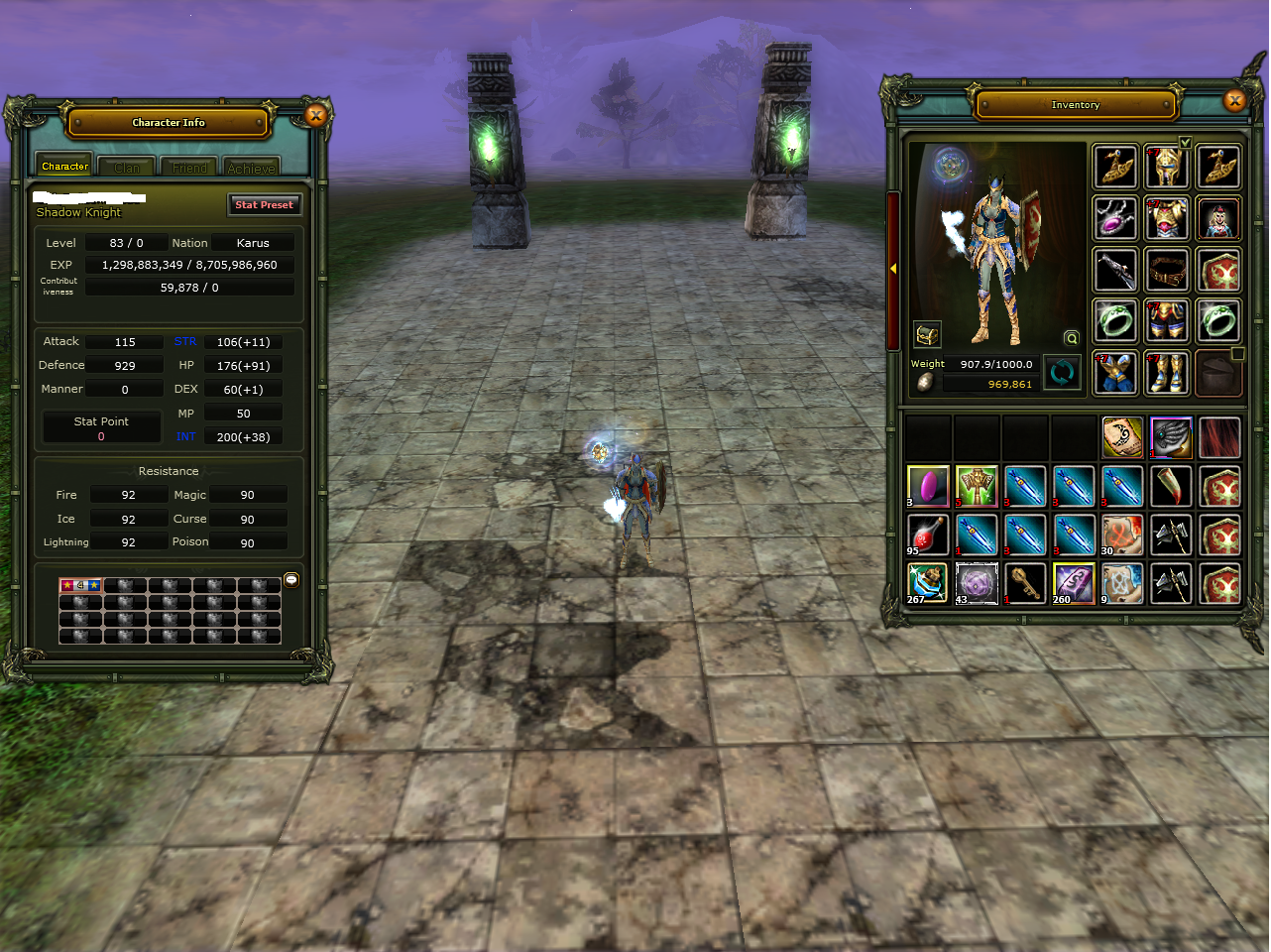
Task: Choose the equipped leather belt slot
Action: coord(1167,270)
